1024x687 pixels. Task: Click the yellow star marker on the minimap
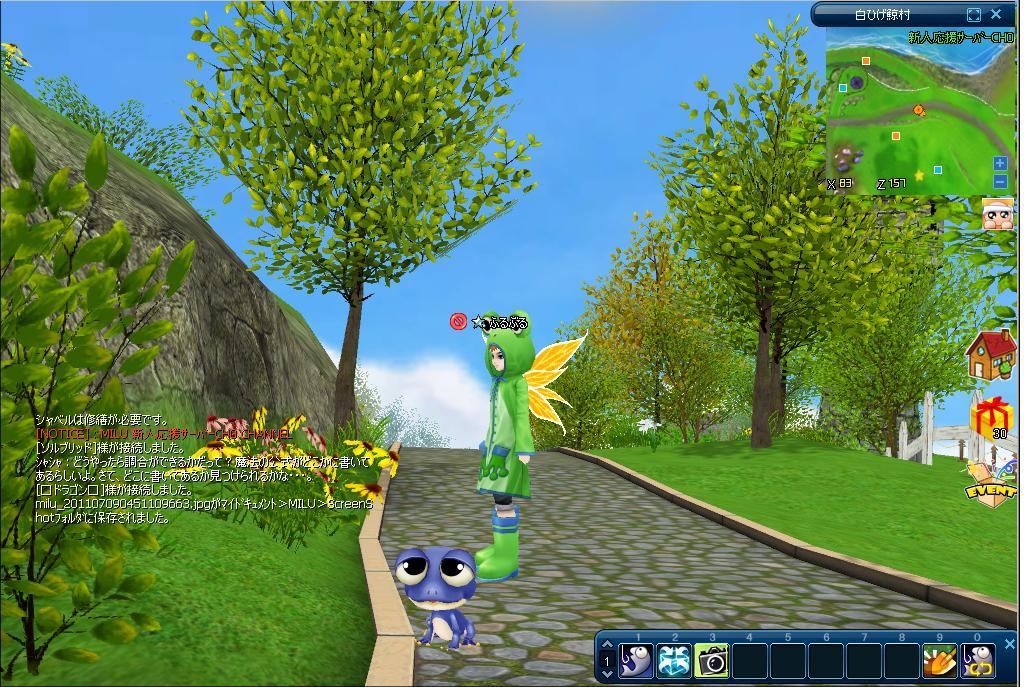(918, 175)
